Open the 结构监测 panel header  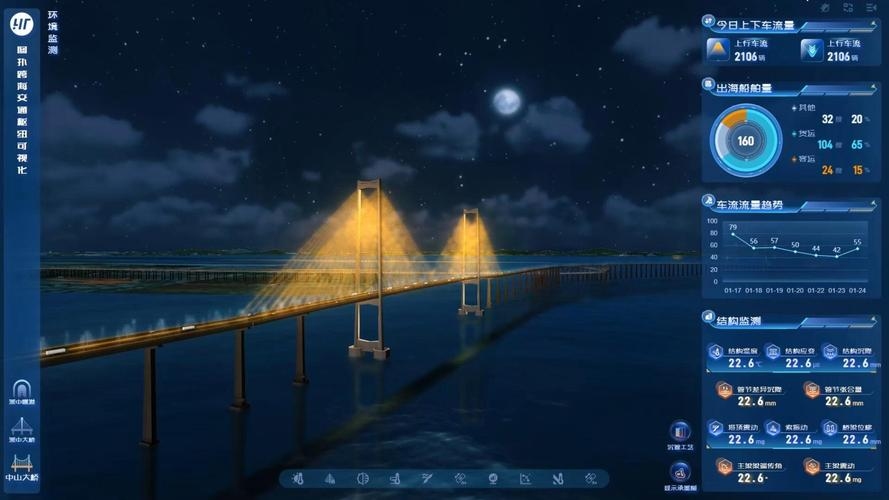click(x=739, y=321)
